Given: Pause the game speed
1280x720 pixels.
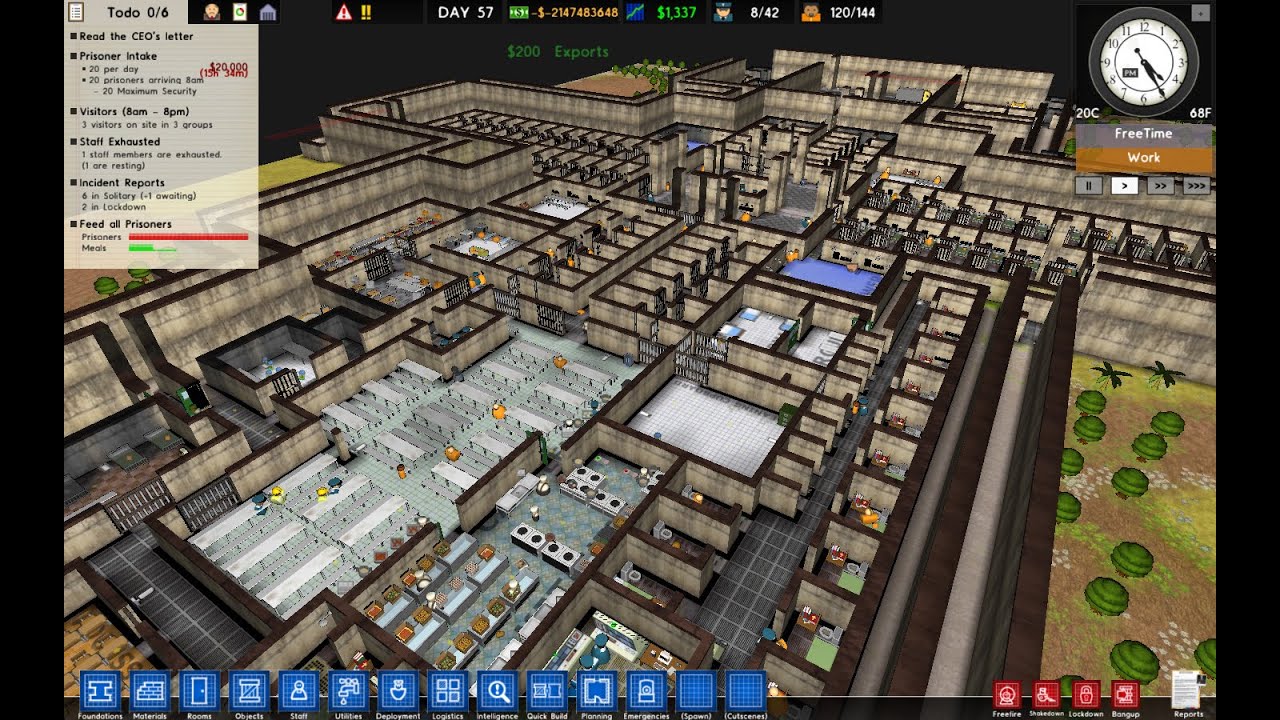Looking at the screenshot, I should click(x=1087, y=185).
